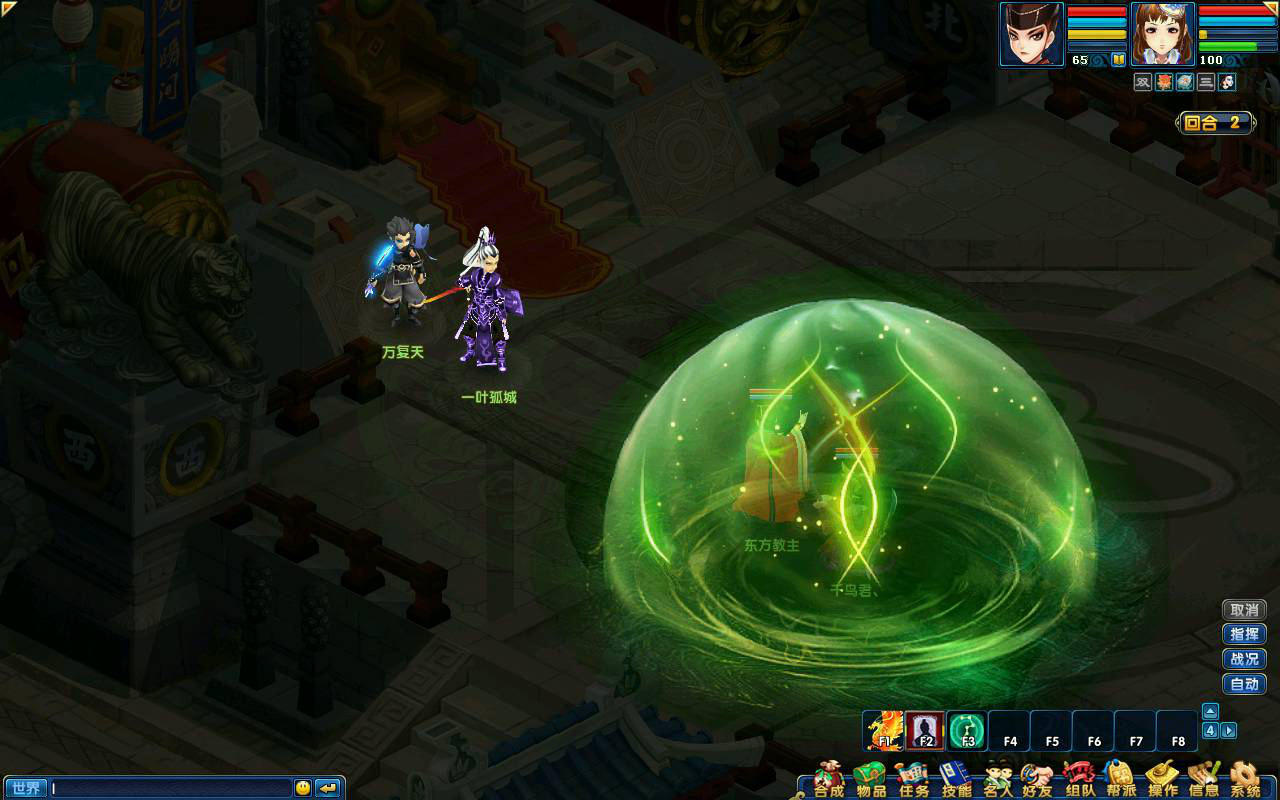Toggle 自动 auto-battle
The height and width of the screenshot is (800, 1280).
click(1244, 685)
